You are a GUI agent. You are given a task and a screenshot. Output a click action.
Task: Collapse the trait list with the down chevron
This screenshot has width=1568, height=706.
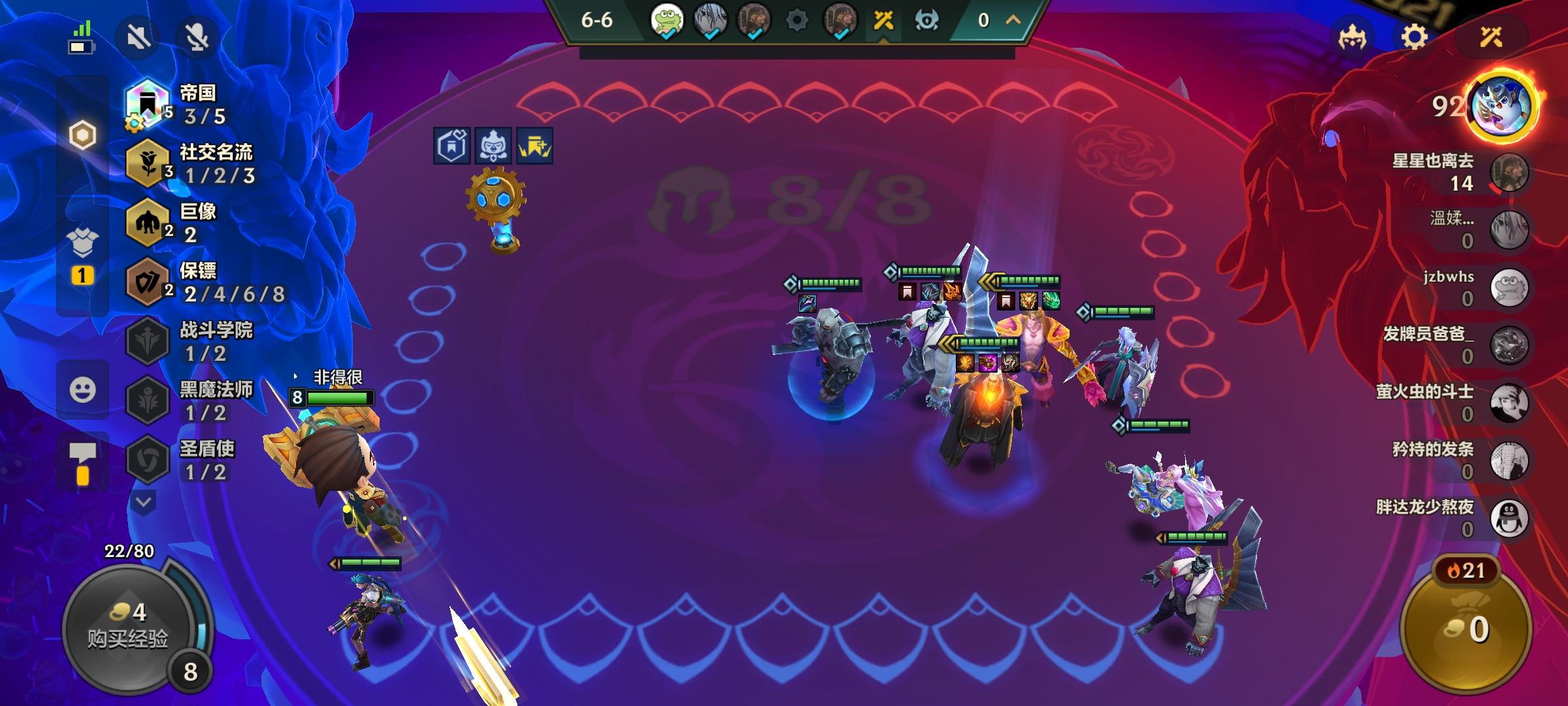tap(144, 500)
